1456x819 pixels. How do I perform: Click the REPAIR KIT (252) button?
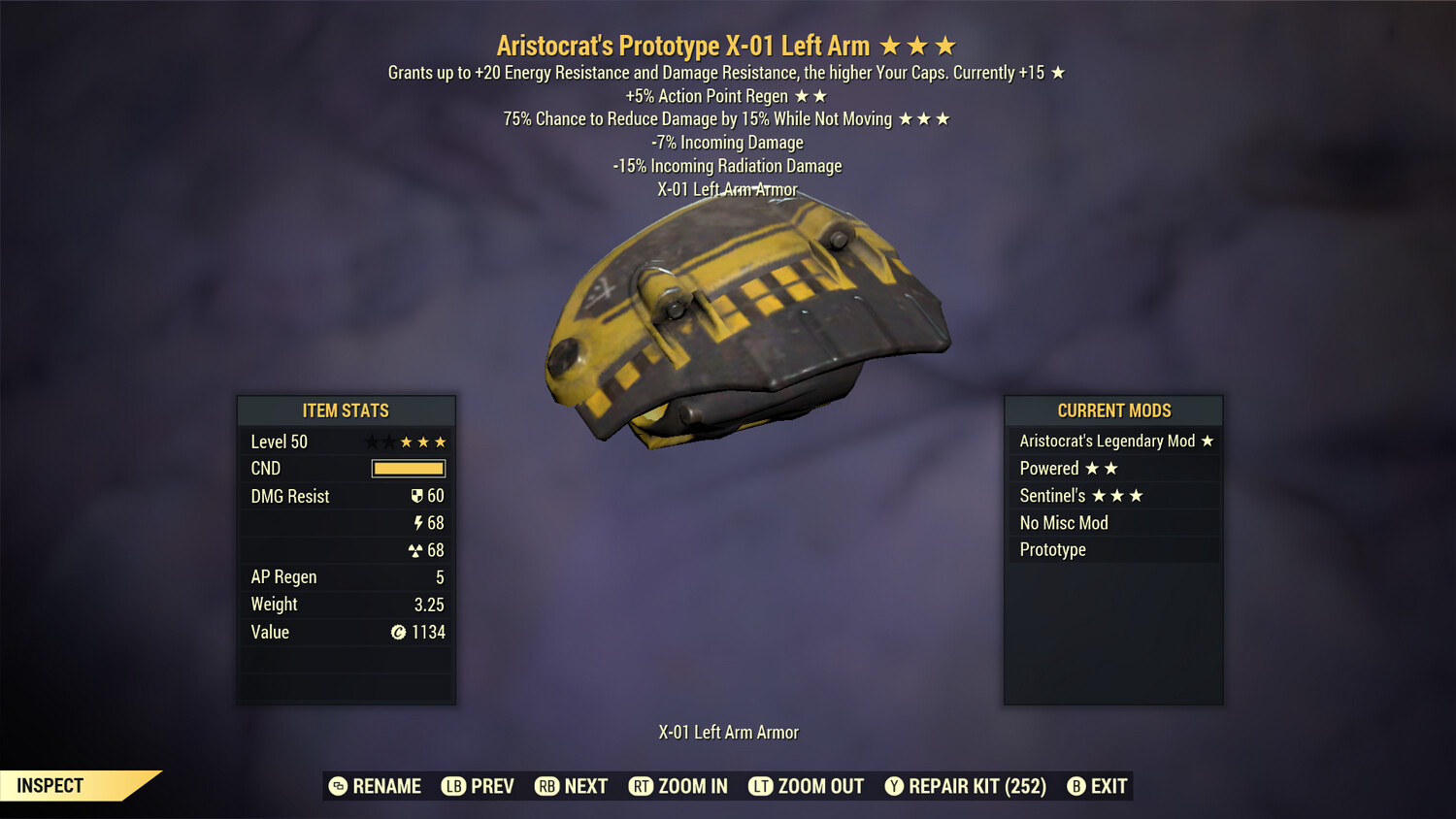point(966,786)
